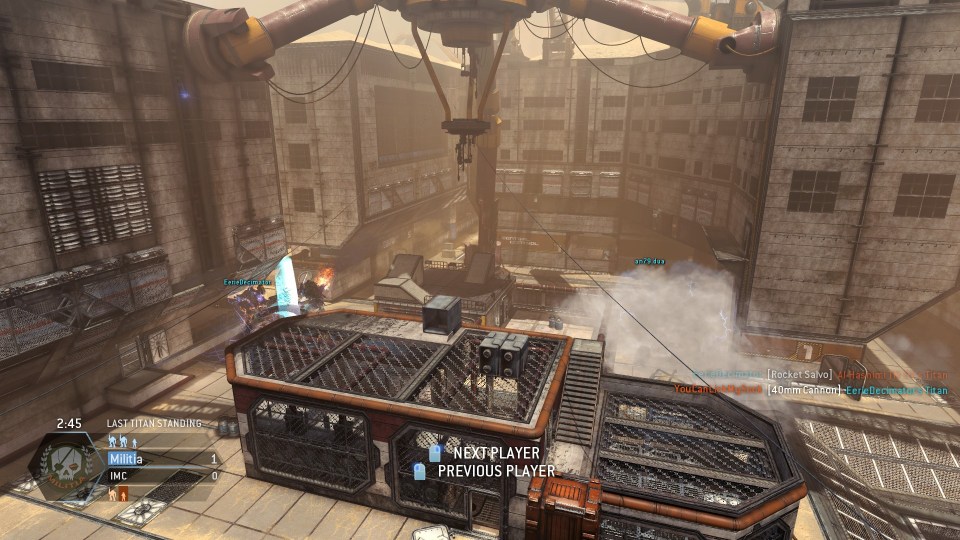Switch spectator view to Next Player

tap(483, 453)
